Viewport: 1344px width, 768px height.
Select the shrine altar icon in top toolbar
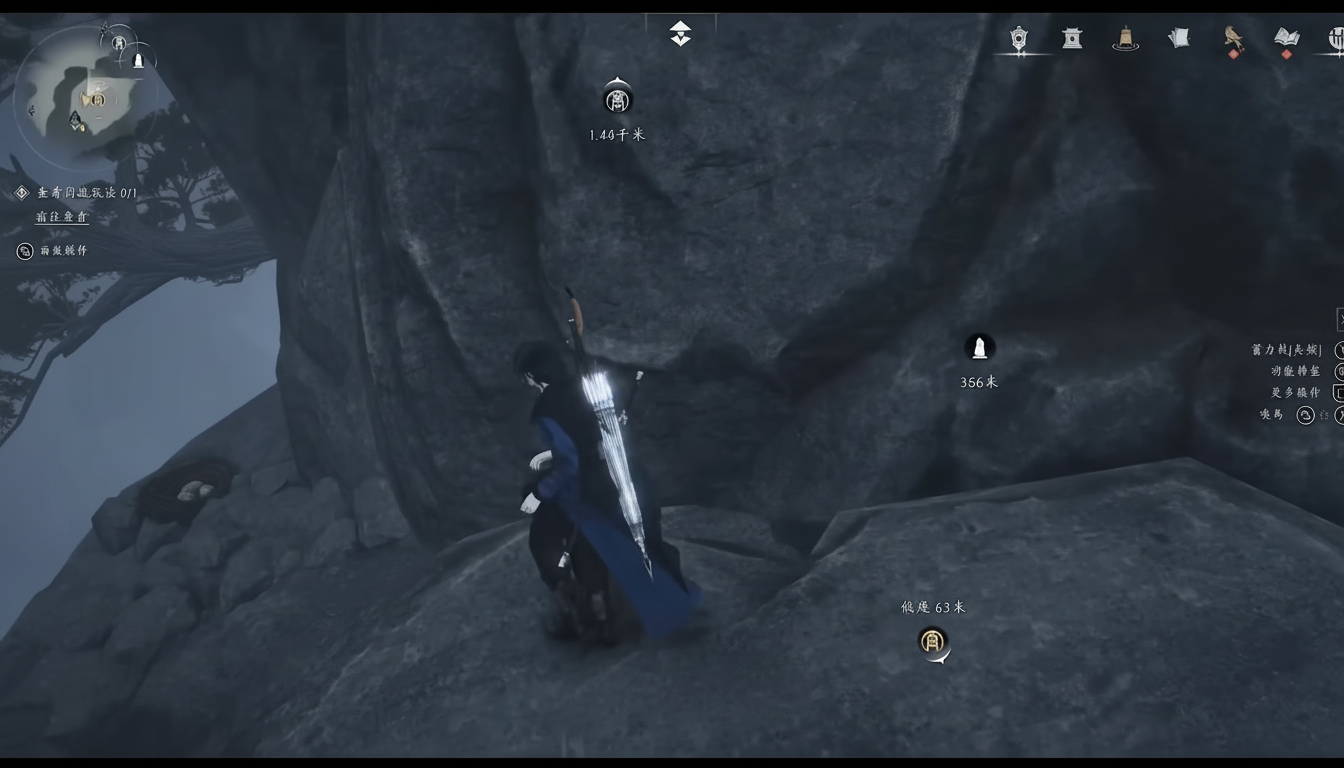coord(1070,38)
